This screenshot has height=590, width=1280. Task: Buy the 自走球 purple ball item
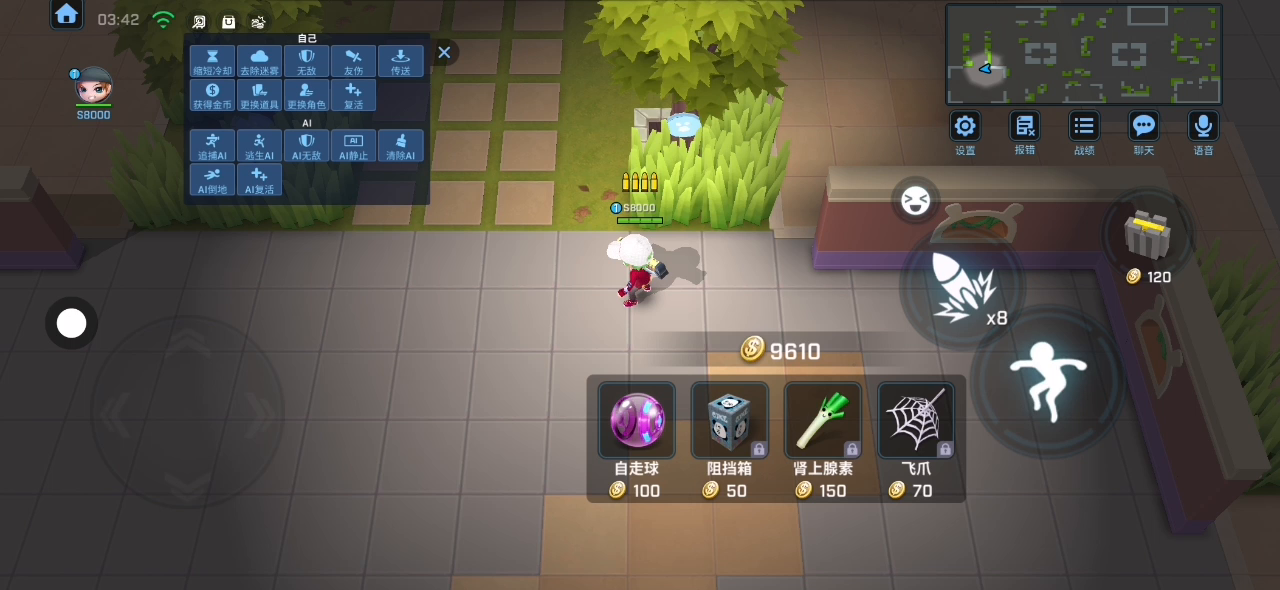637,421
